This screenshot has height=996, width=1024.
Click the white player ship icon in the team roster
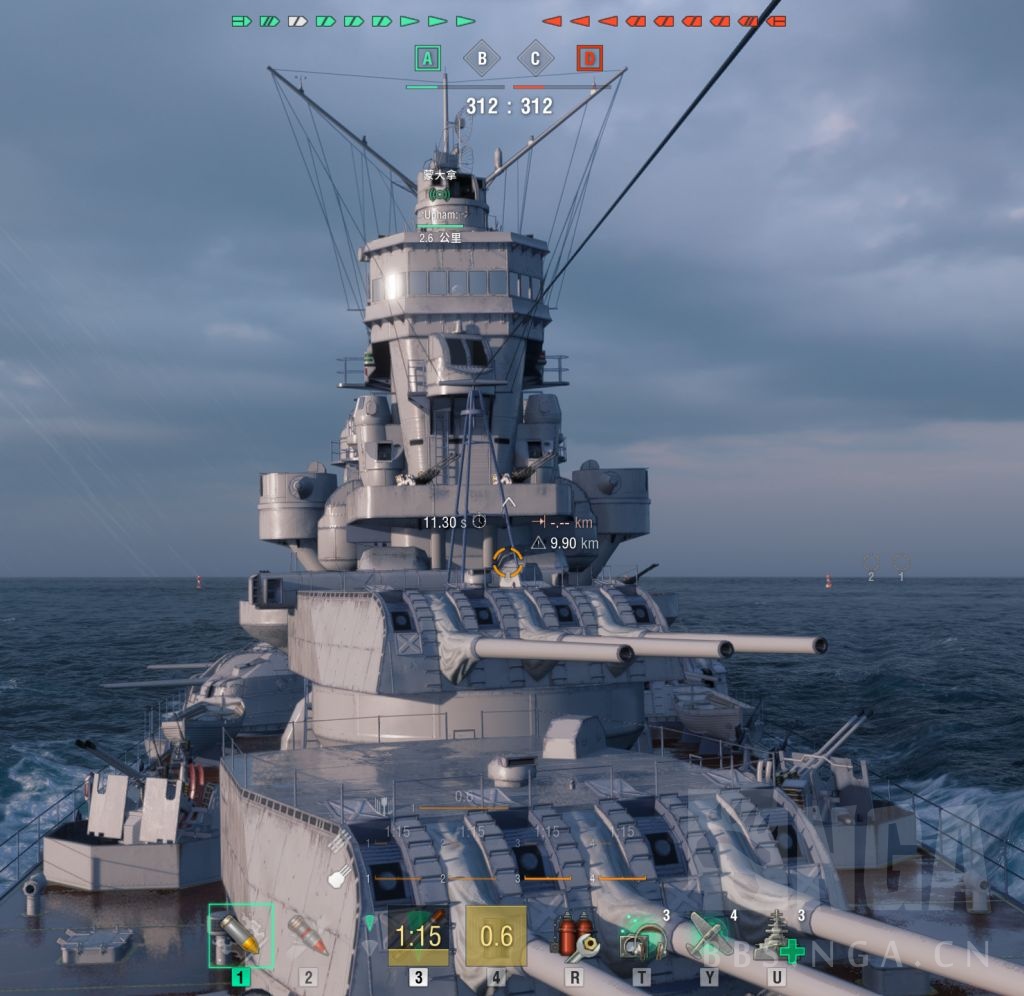tap(297, 21)
